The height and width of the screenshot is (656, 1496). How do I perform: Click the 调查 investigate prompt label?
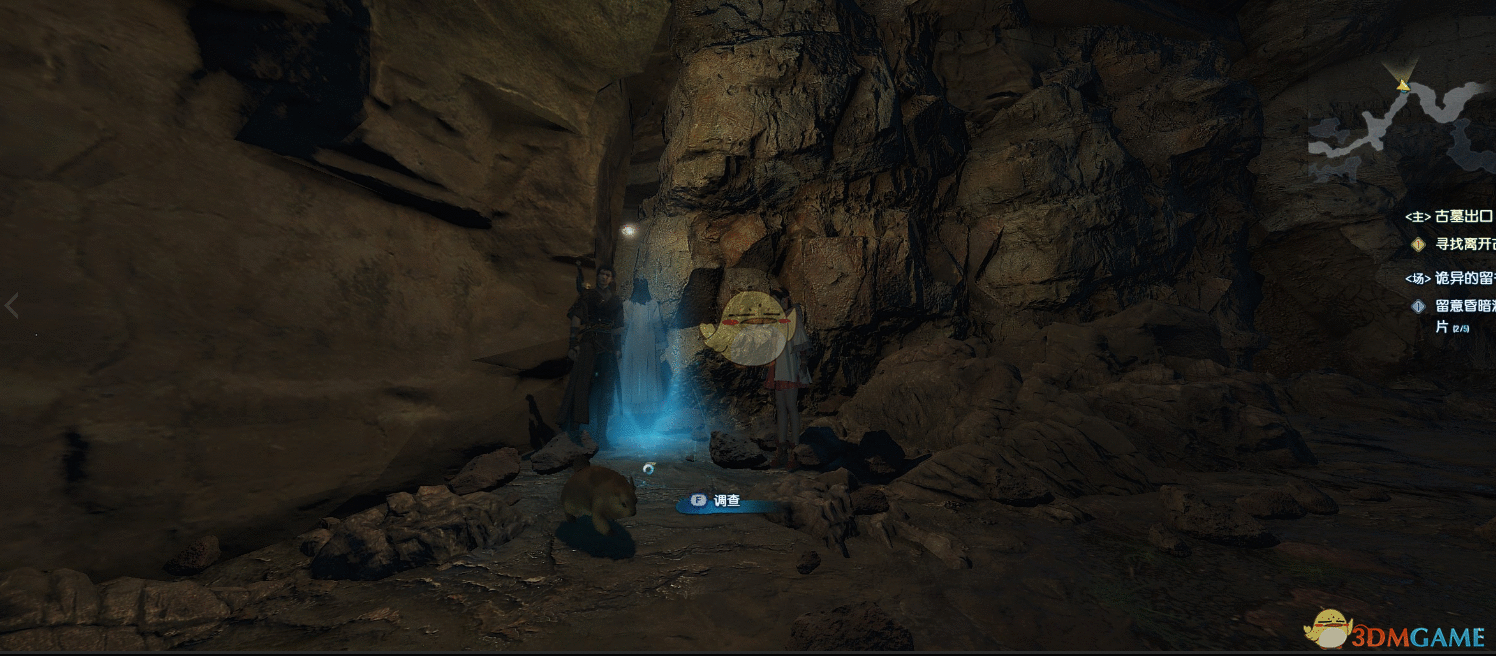(x=726, y=501)
